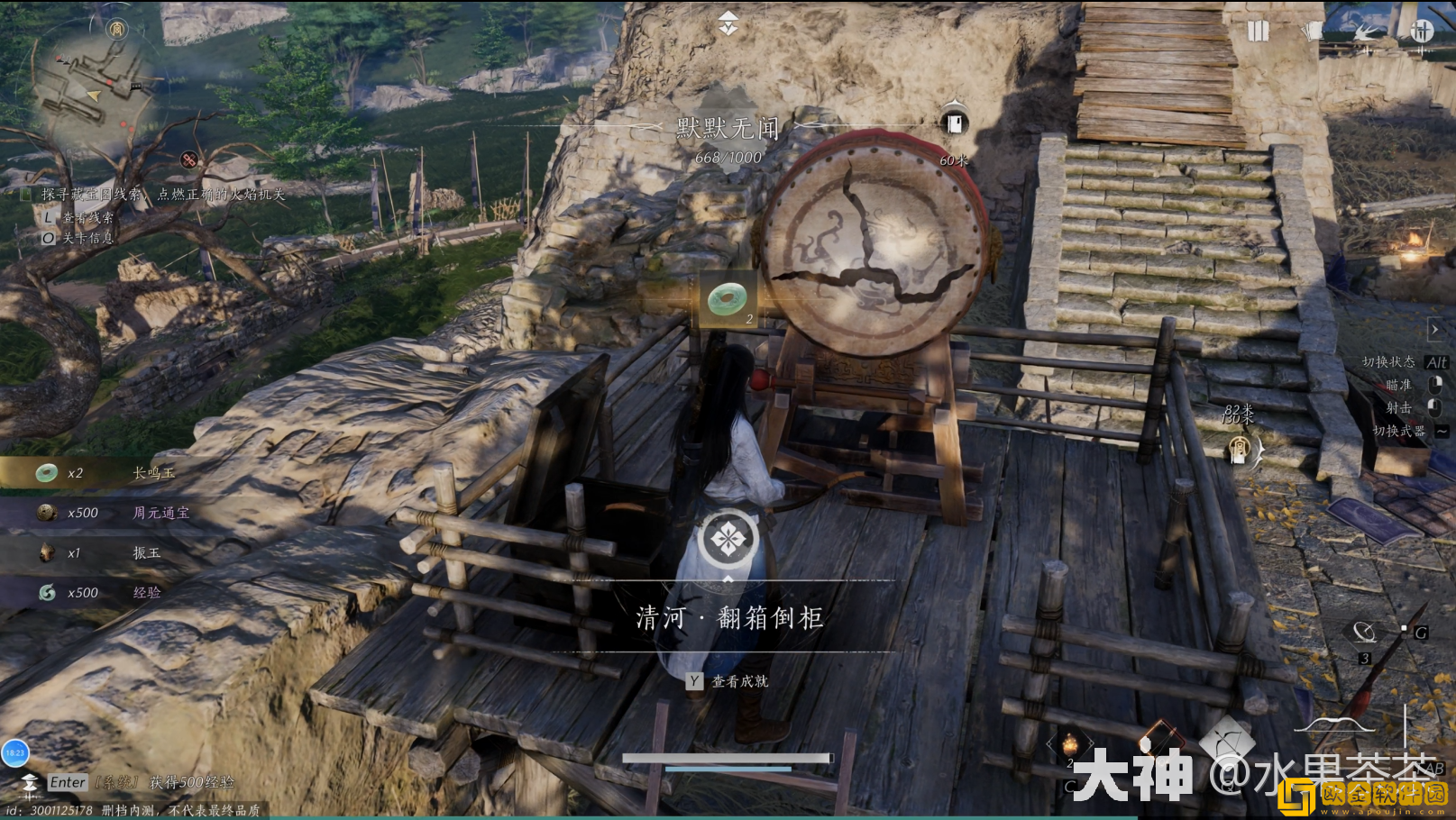Open the quest item icon above the objective text
1456x820 pixels.
point(728,298)
